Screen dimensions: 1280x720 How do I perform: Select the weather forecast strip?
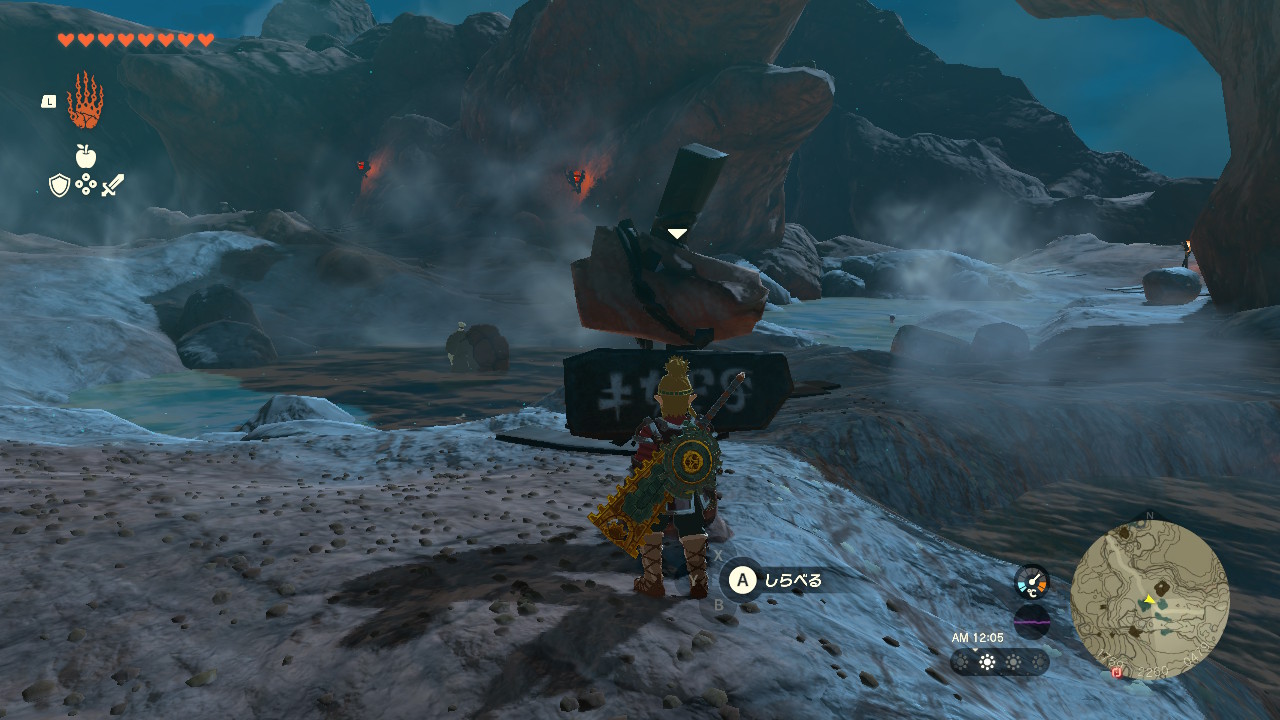pyautogui.click(x=999, y=662)
